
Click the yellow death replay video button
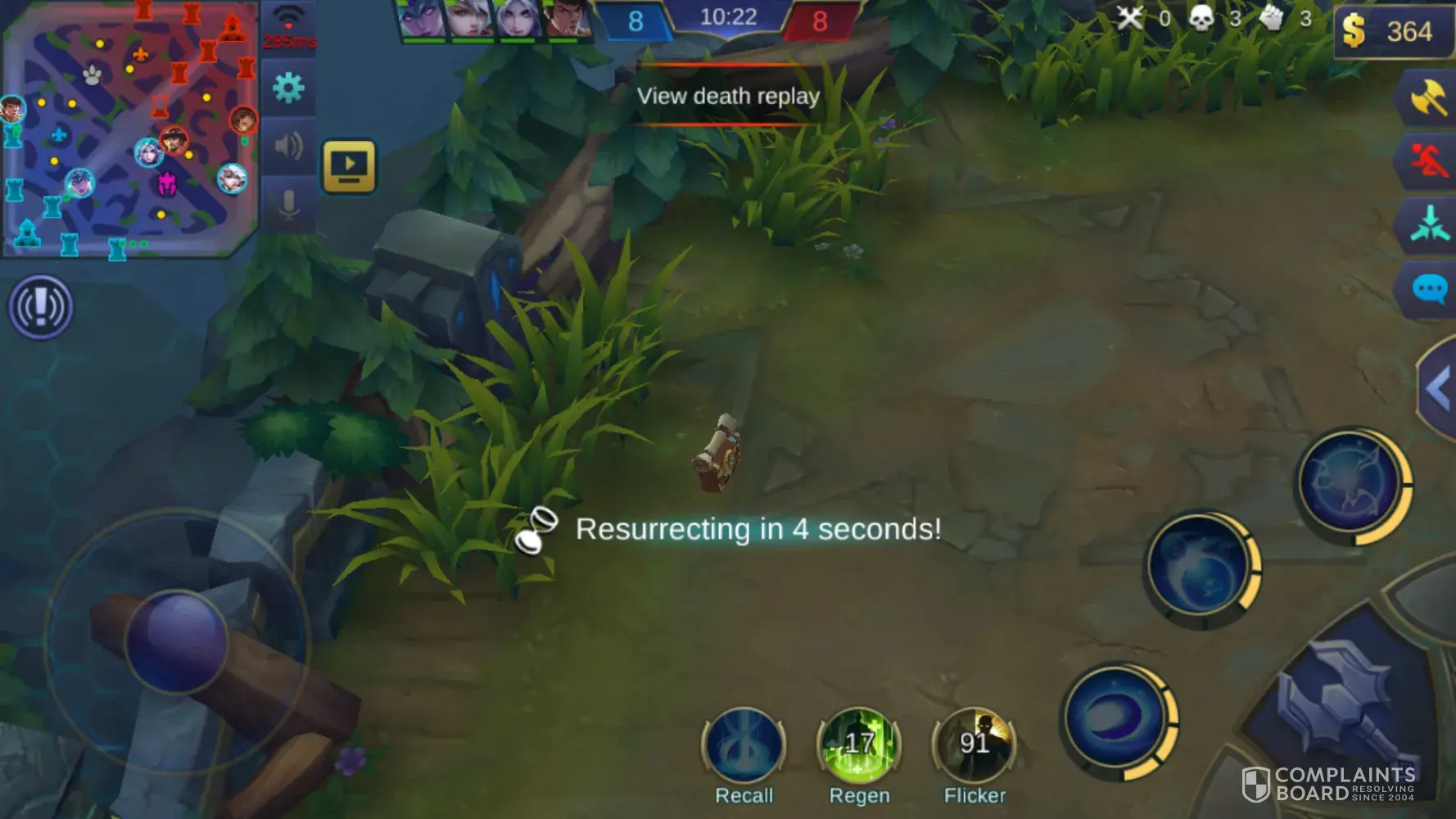349,166
